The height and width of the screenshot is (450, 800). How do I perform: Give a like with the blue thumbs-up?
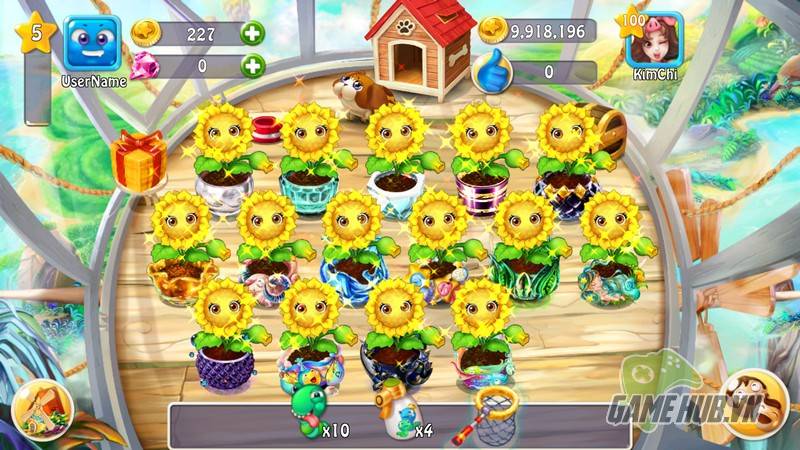(492, 70)
